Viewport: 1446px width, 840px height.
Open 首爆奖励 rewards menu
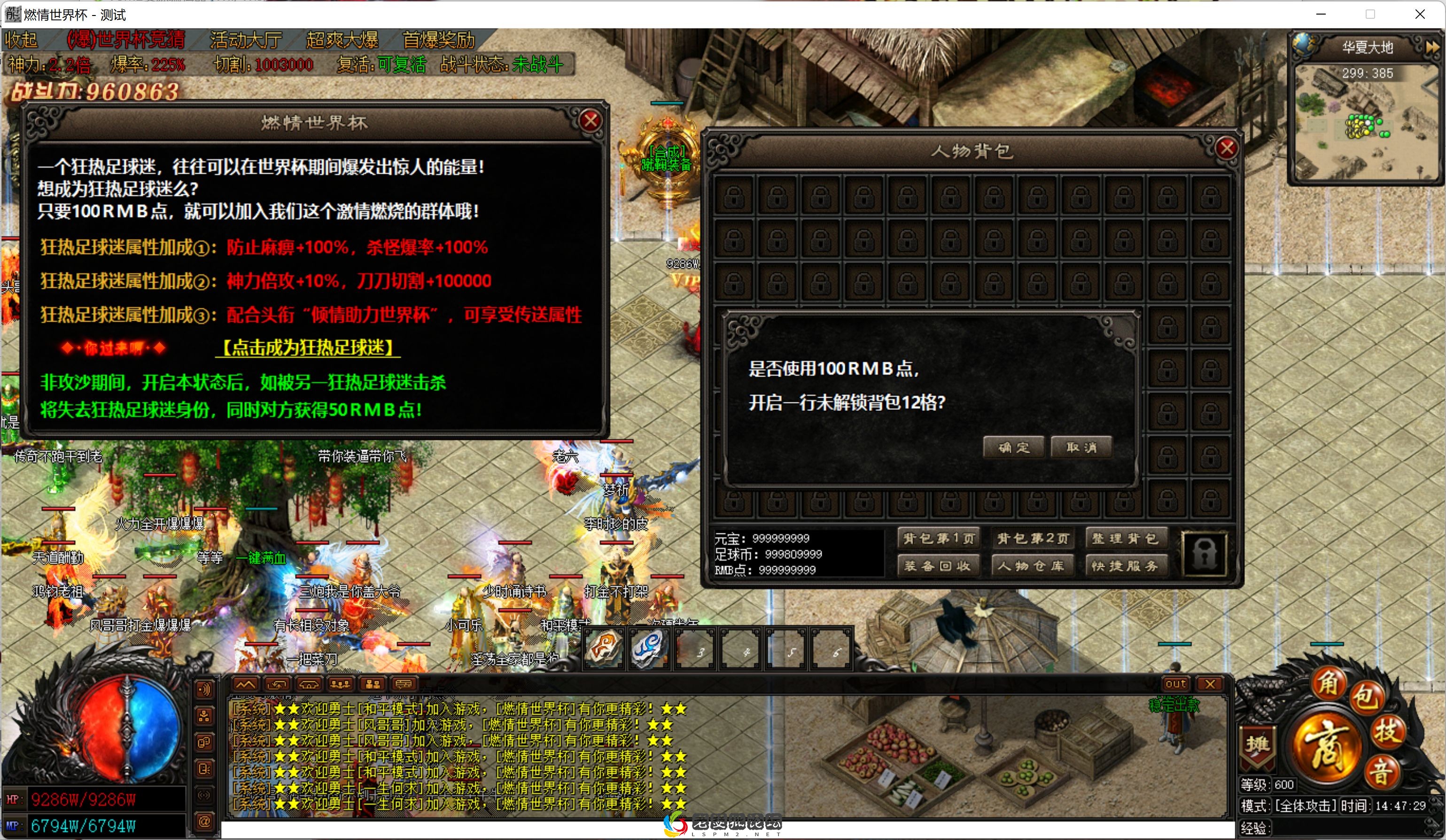click(x=438, y=40)
